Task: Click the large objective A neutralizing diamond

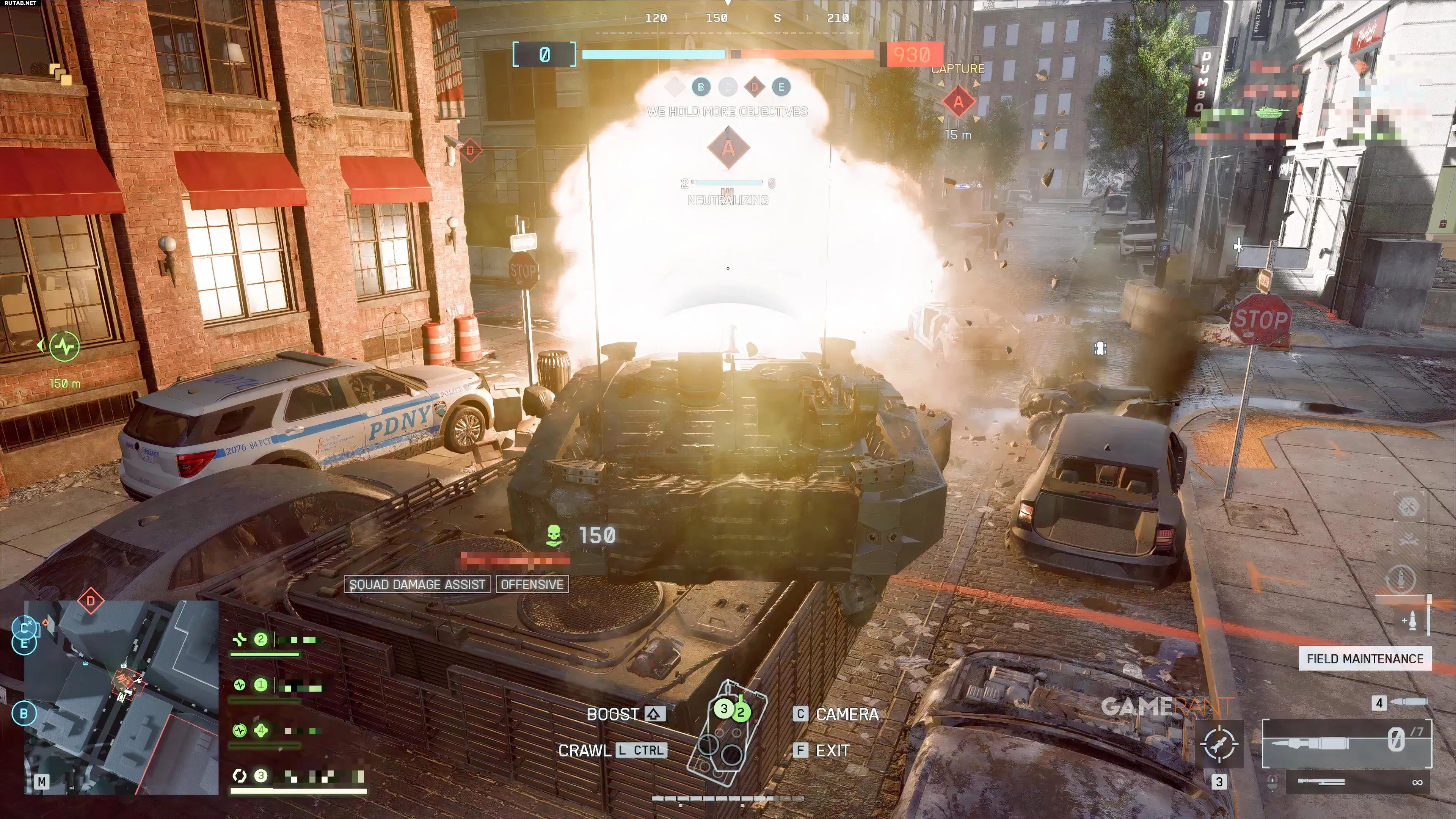Action: pyautogui.click(x=728, y=148)
